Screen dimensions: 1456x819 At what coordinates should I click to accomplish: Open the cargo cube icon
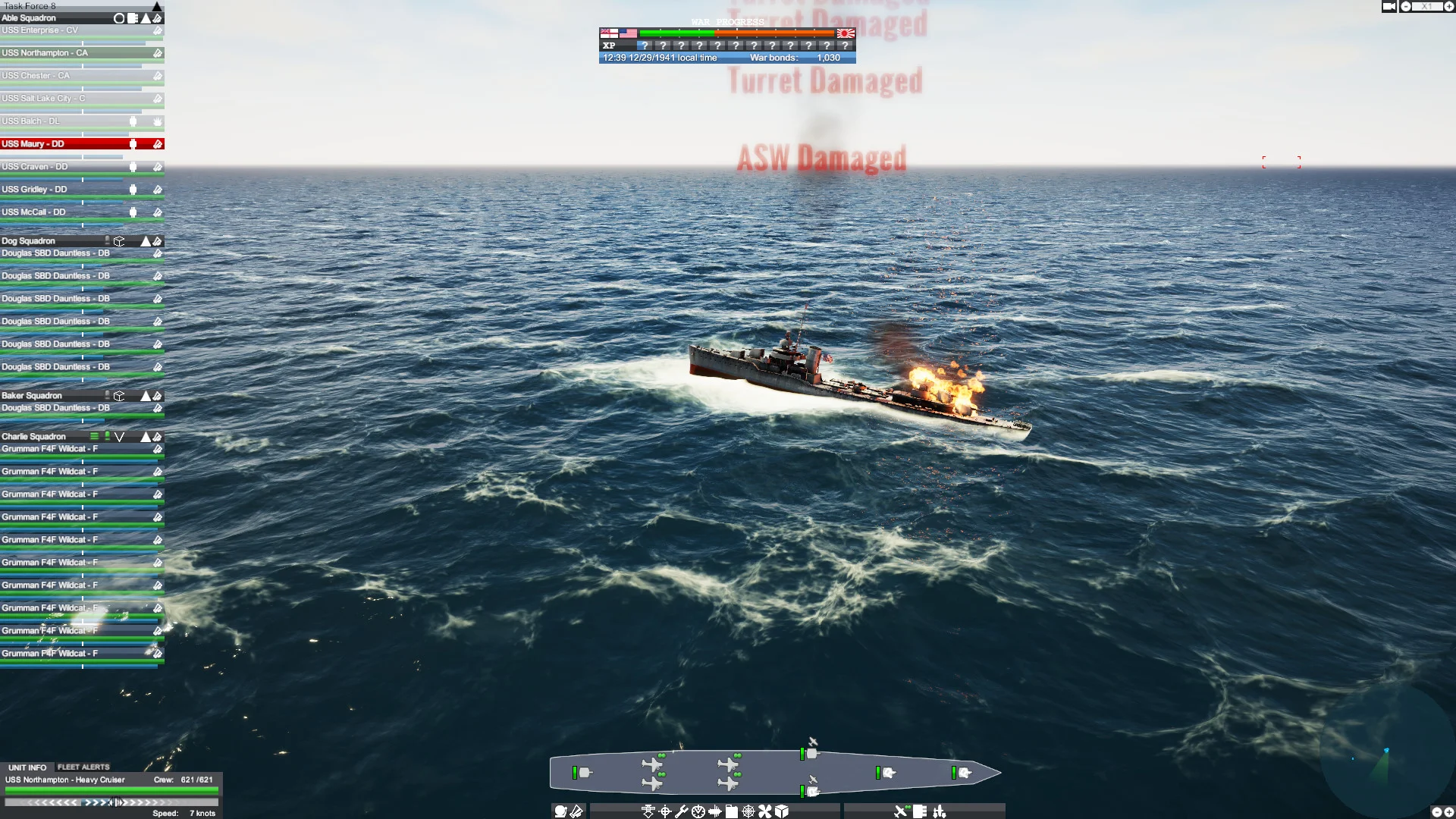point(782,811)
